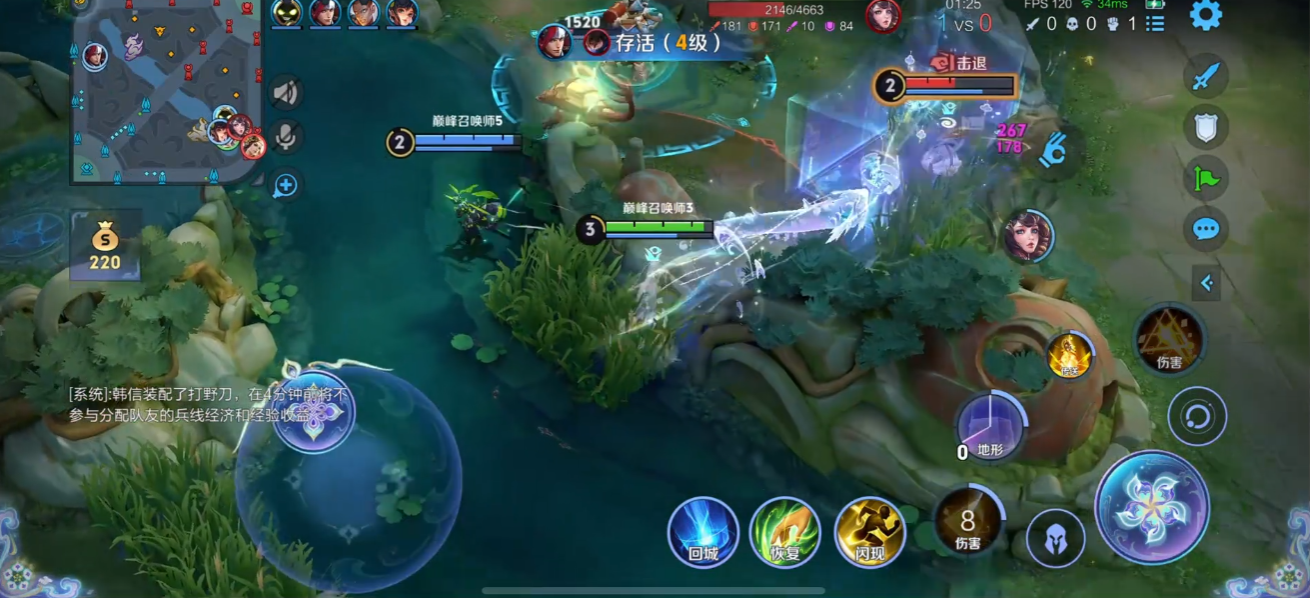The width and height of the screenshot is (1310, 598).
Task: Use the 恢复 restore ability
Action: point(785,532)
